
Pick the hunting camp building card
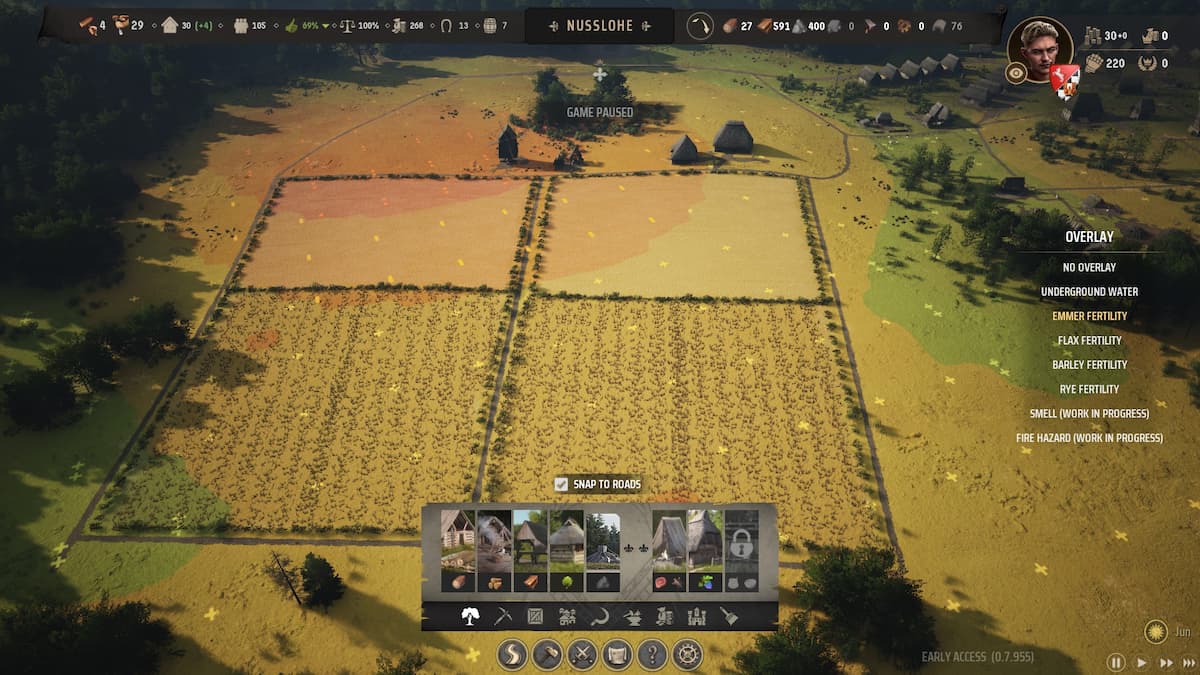coord(669,551)
